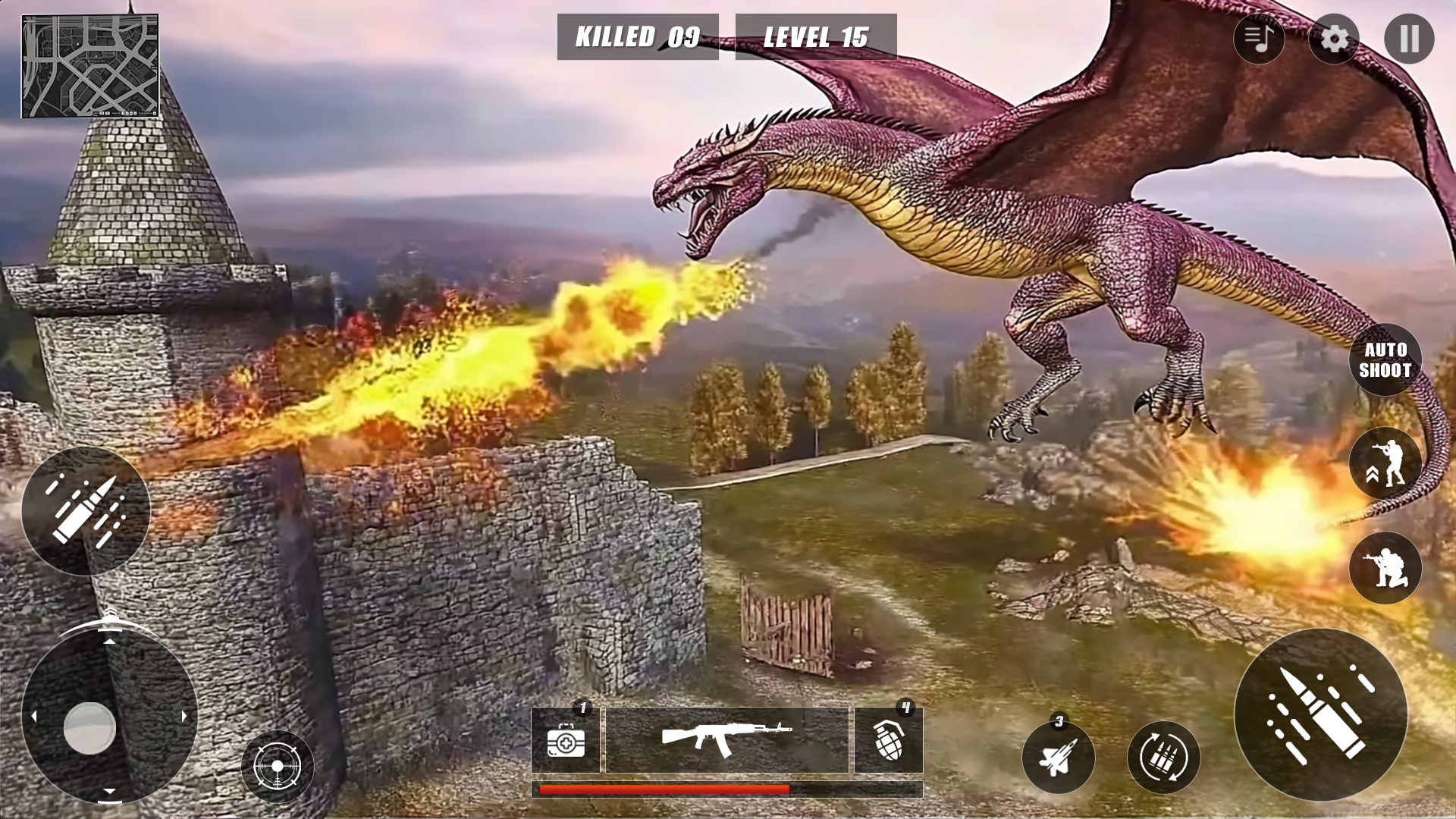This screenshot has width=1456, height=819.
Task: Call in the fighter jet airstrike
Action: (1059, 756)
